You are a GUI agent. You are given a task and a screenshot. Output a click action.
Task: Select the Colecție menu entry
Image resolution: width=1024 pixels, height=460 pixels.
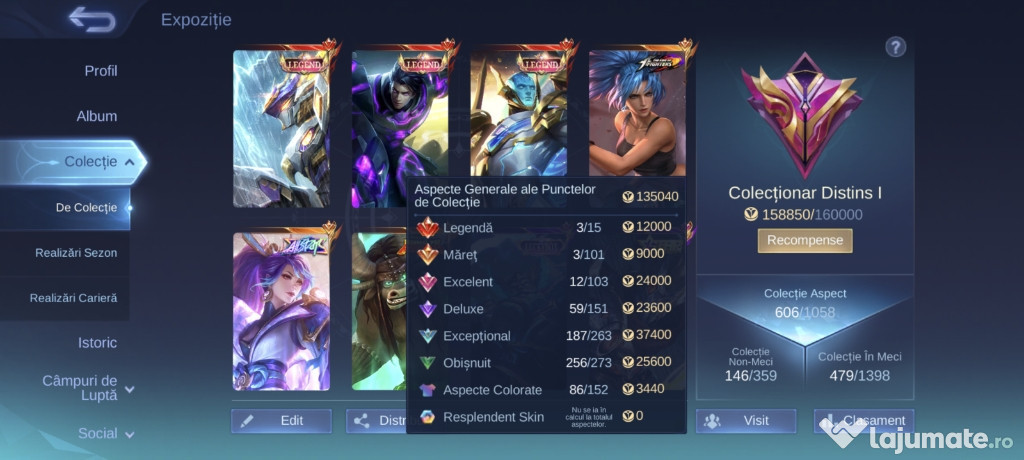[90, 161]
